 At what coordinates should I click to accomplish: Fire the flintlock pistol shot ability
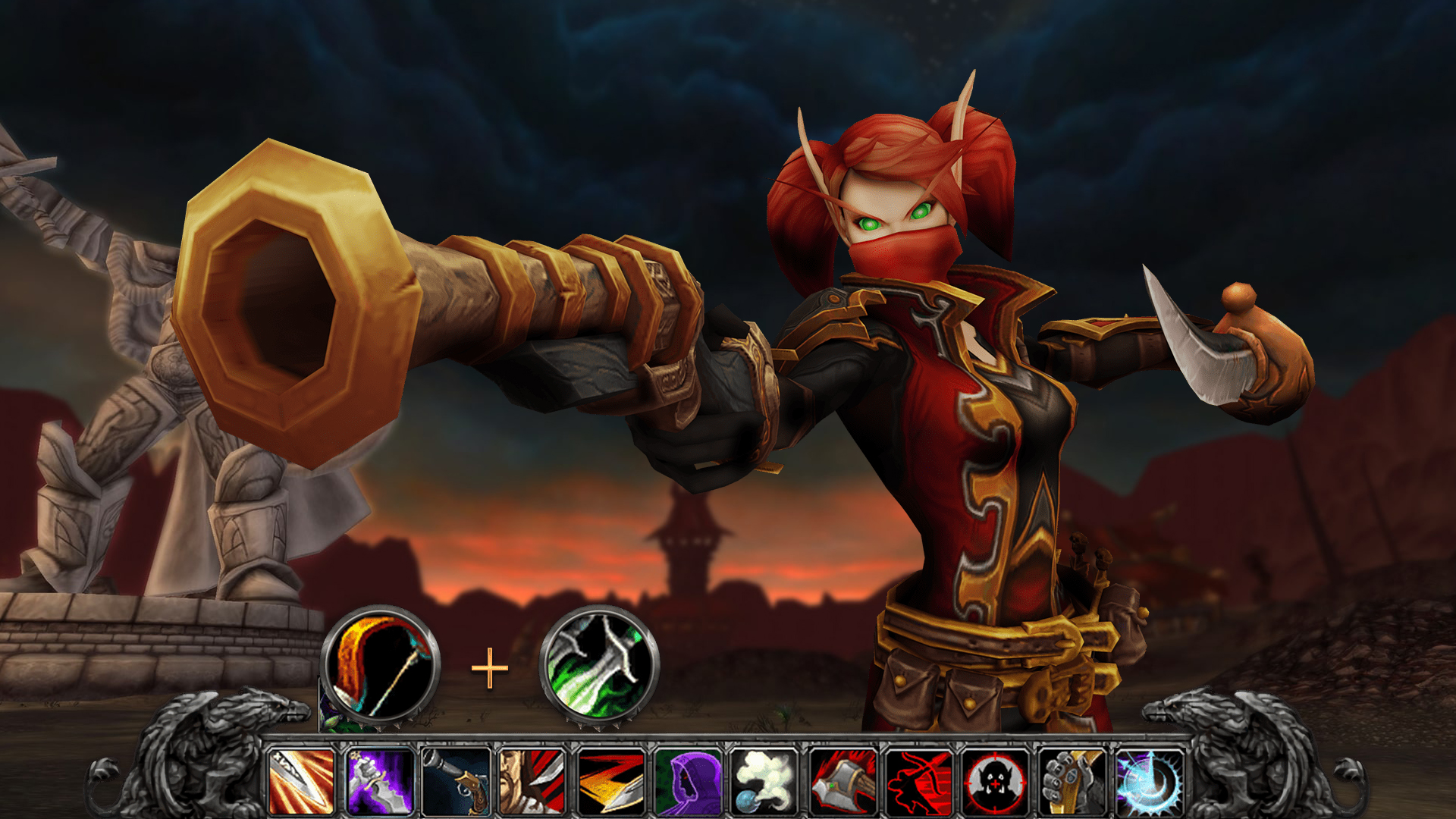457,781
